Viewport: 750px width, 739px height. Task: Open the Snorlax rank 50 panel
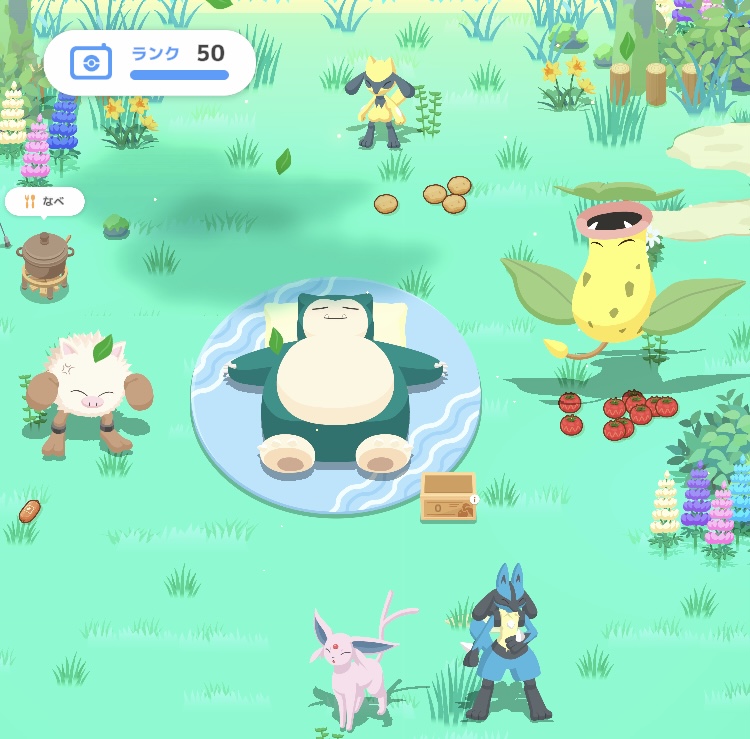click(150, 62)
